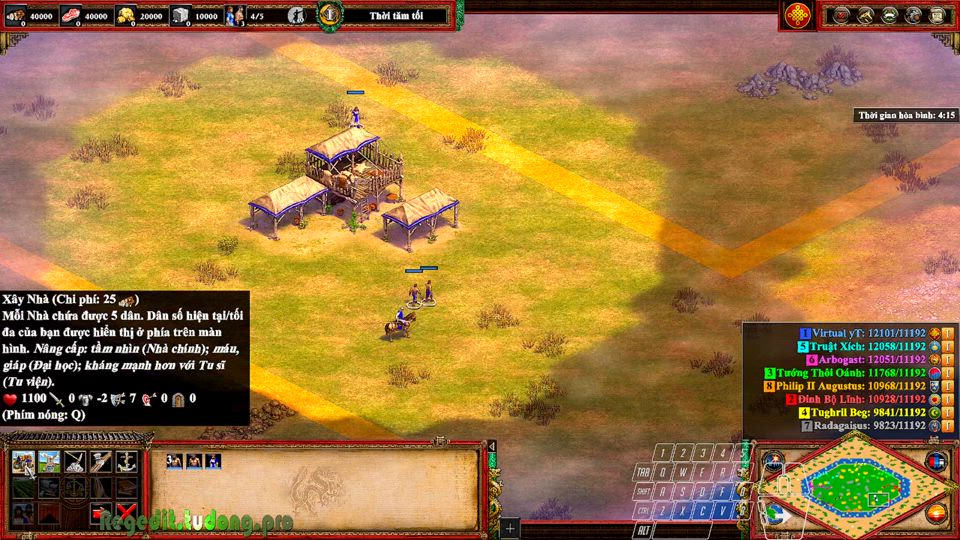Collapse the panel with the small arrow tab
This screenshot has width=960, height=540.
click(x=492, y=447)
